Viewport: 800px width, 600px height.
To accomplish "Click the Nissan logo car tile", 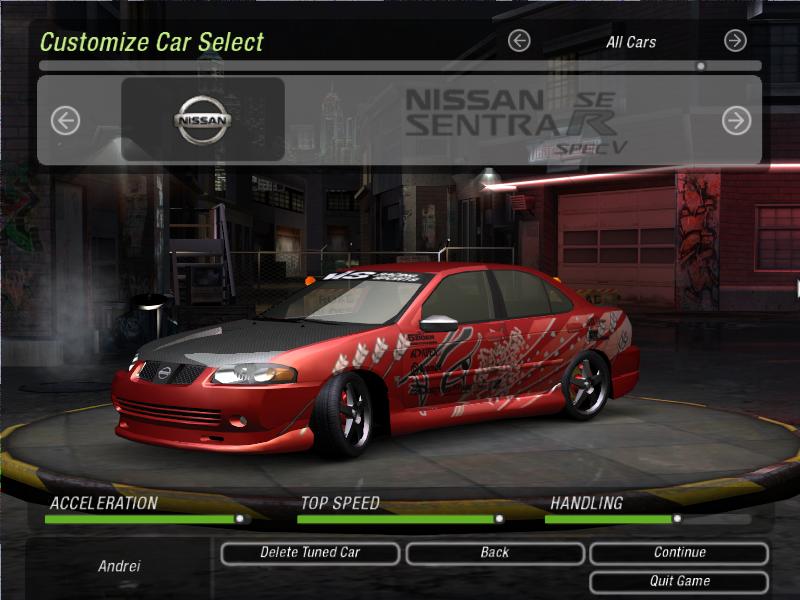I will pos(203,120).
